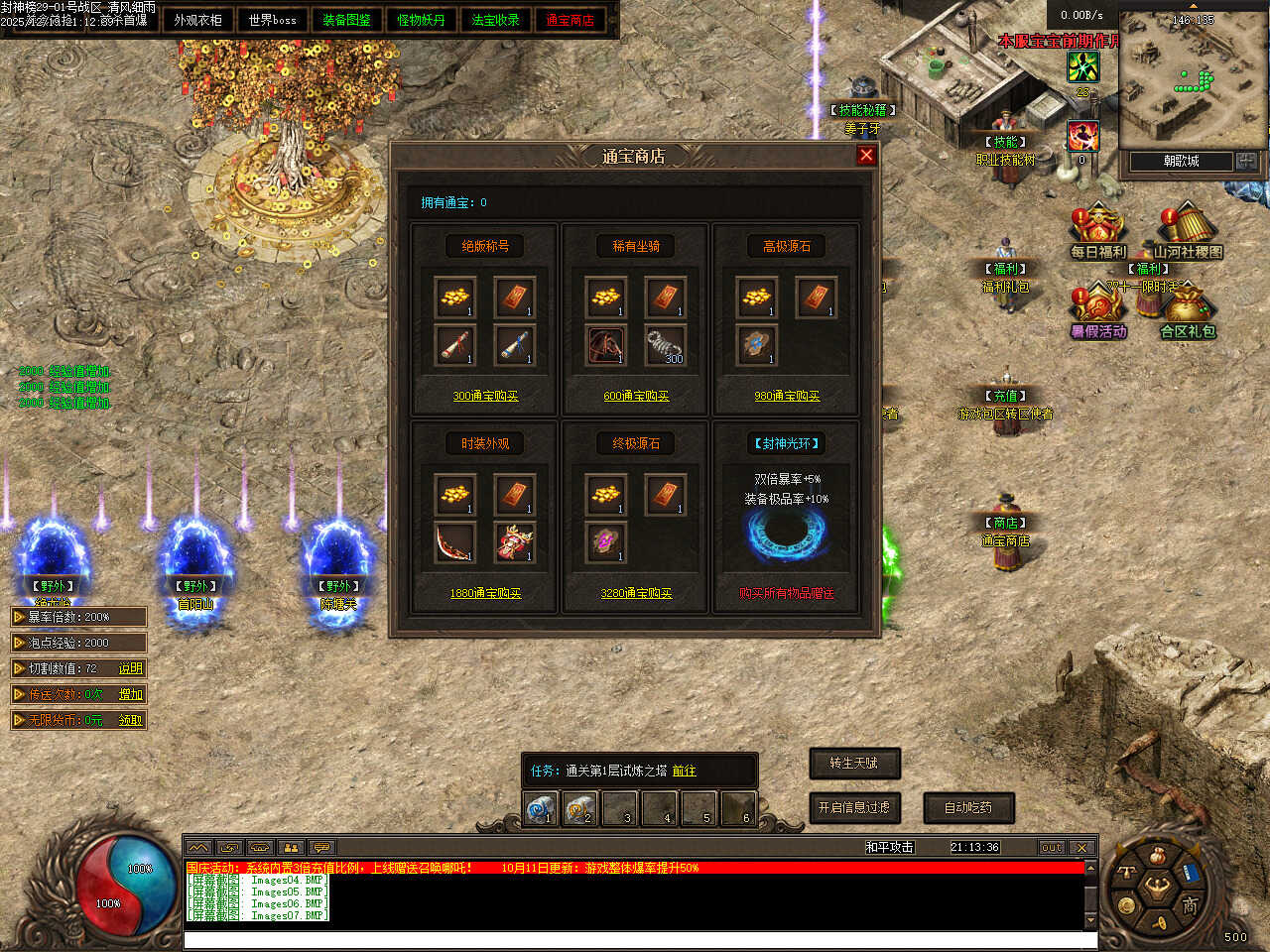Click the 转生天赋 button
The width and height of the screenshot is (1270, 952).
pos(854,763)
